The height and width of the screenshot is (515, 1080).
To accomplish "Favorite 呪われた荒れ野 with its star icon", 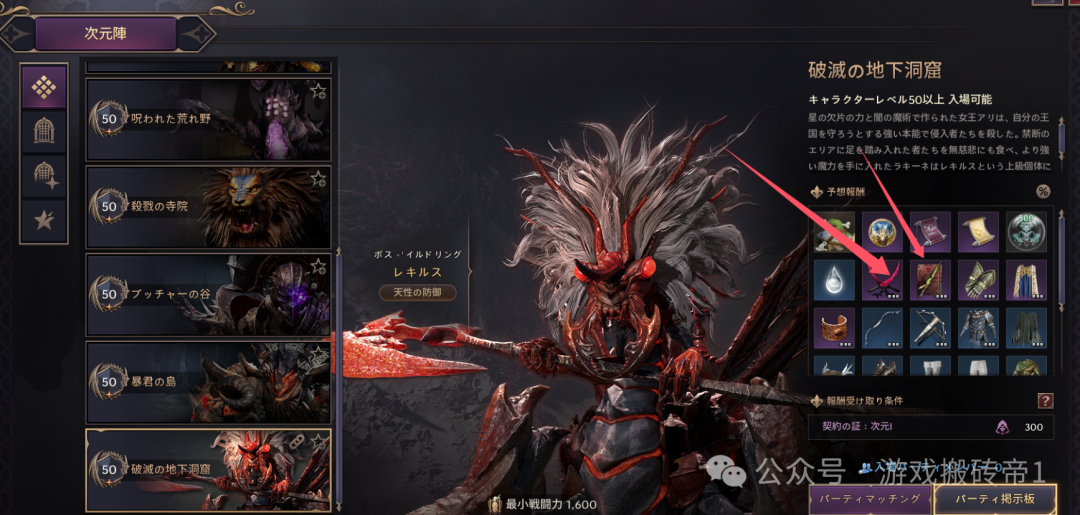I will (318, 92).
